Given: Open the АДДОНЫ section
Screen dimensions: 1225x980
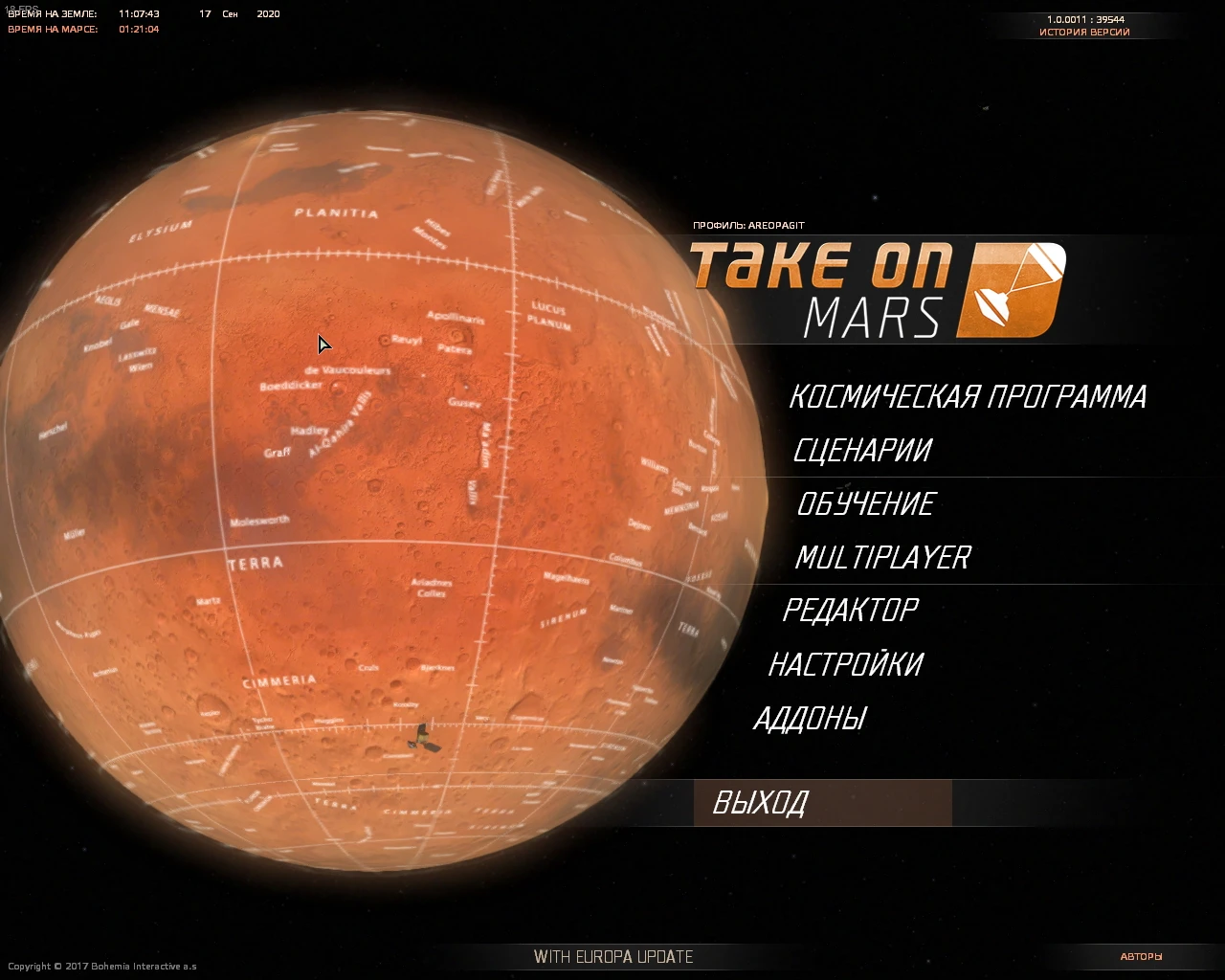Looking at the screenshot, I should 812,717.
